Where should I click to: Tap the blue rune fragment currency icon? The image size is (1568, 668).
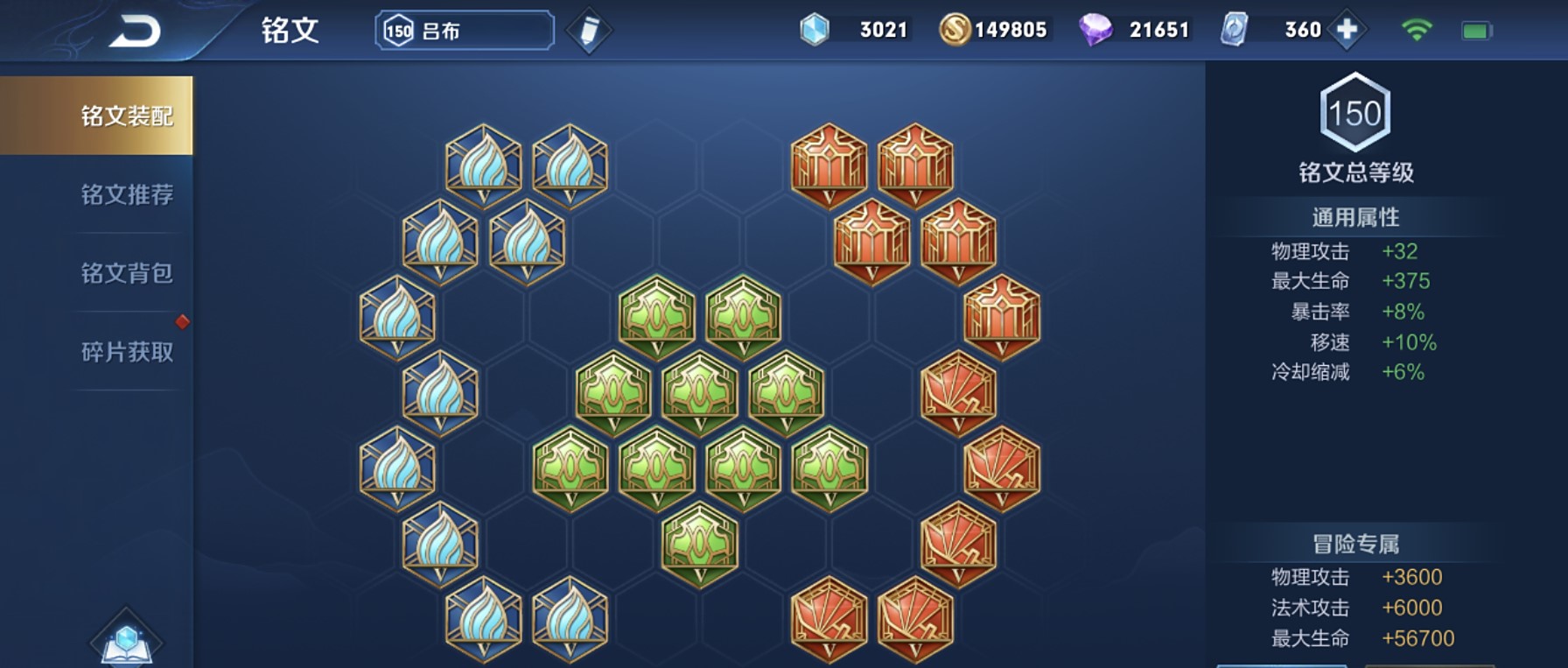(x=815, y=30)
